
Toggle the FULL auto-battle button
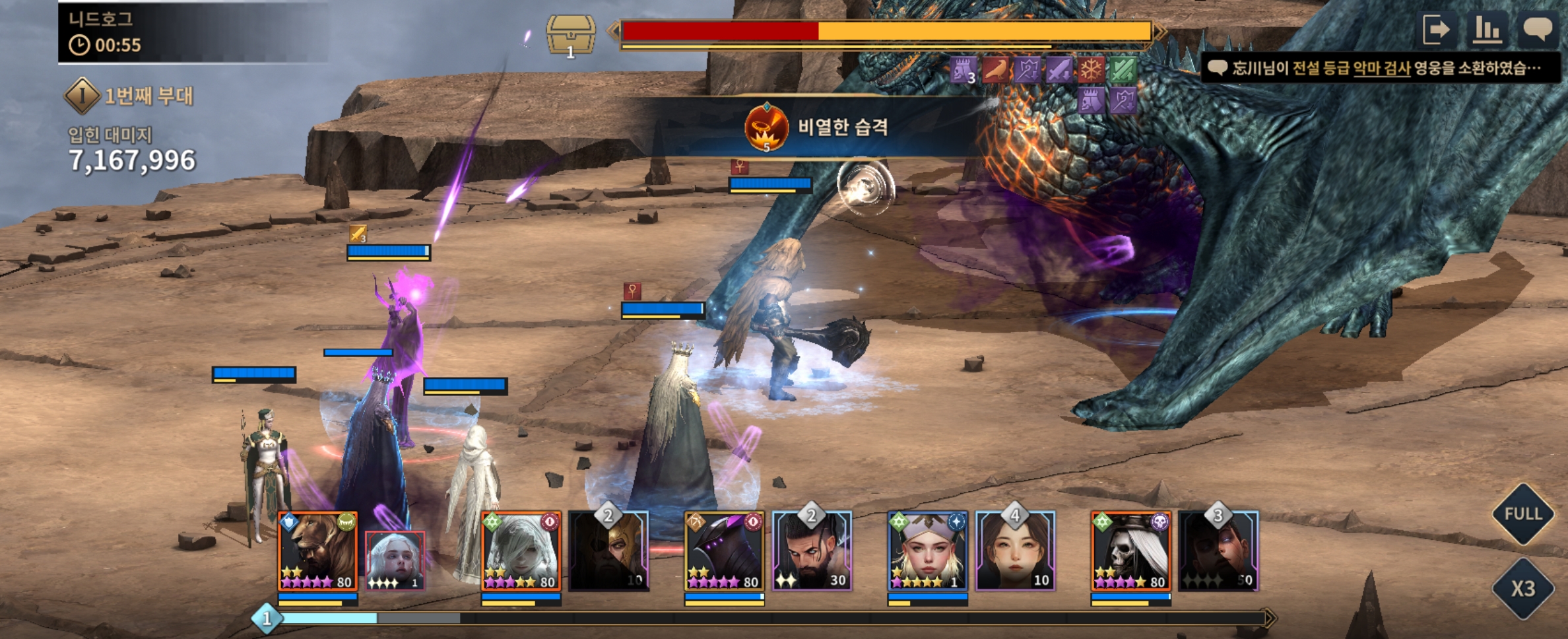pyautogui.click(x=1522, y=514)
